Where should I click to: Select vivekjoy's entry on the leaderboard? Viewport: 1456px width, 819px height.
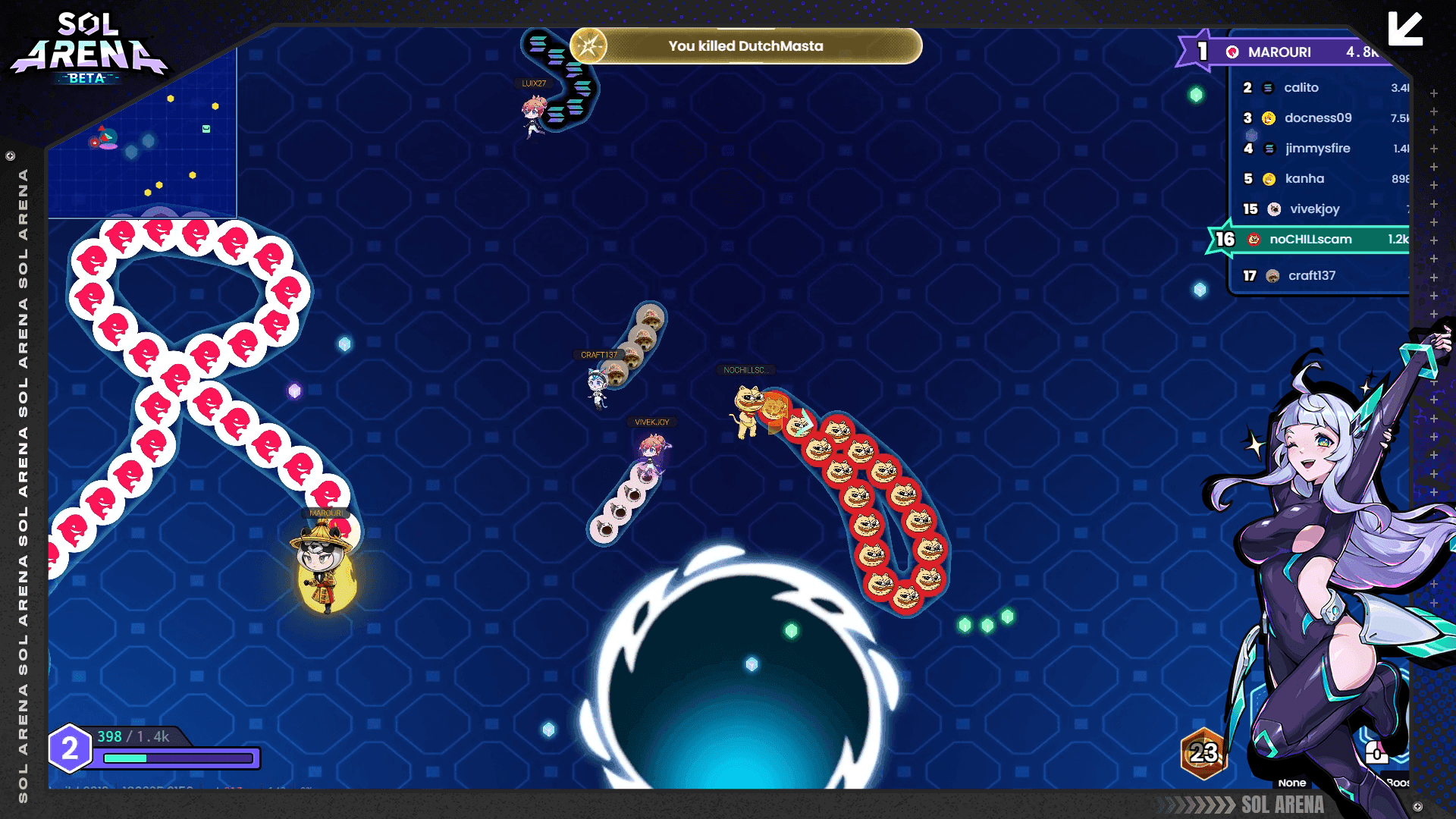coord(1316,209)
